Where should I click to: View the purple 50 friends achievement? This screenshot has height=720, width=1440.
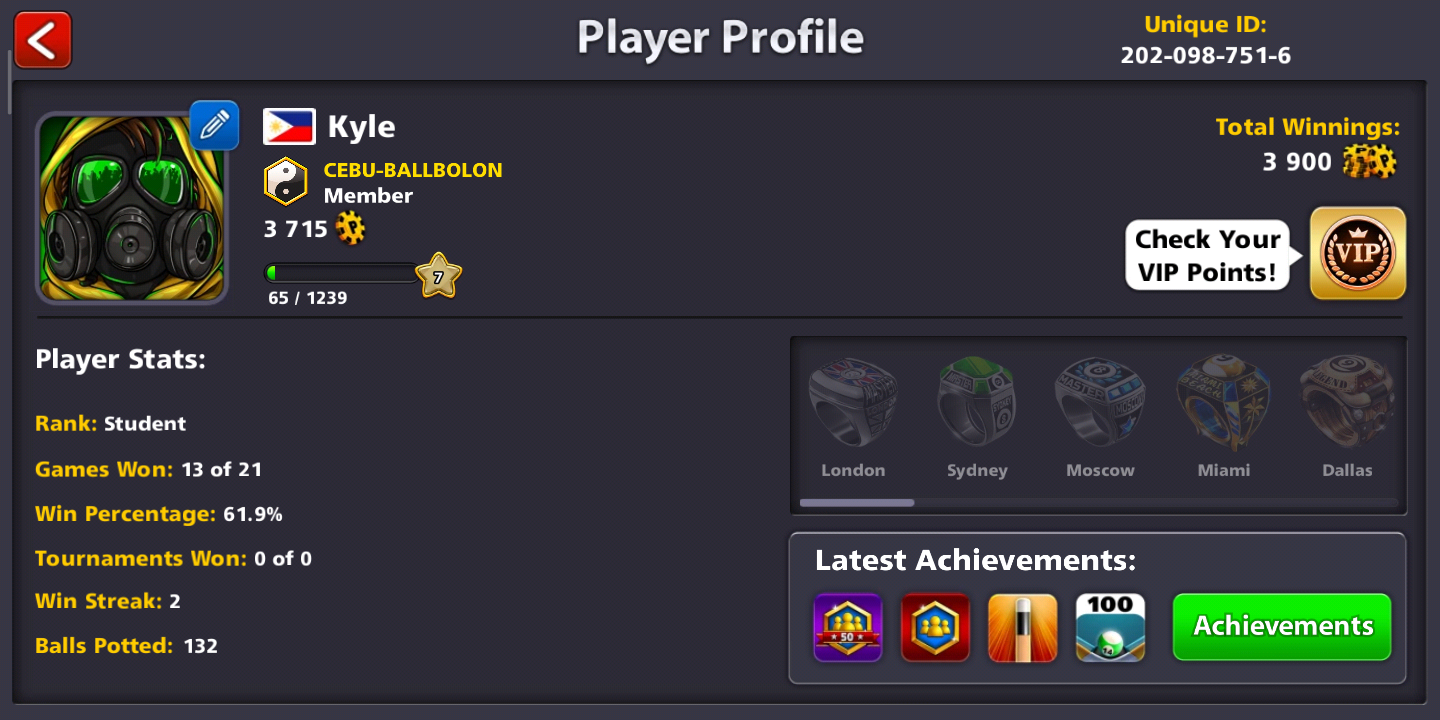848,628
